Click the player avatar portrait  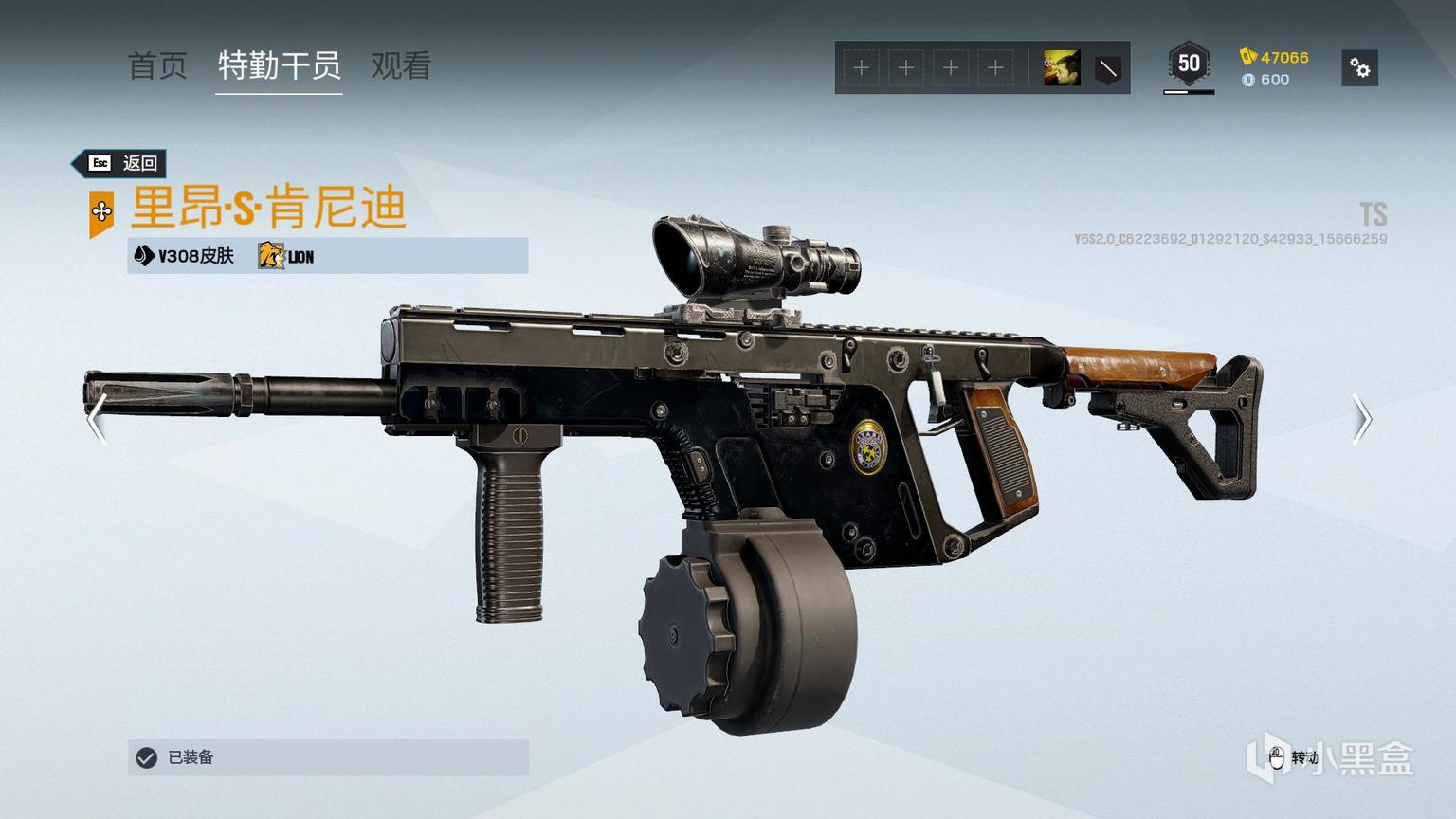click(x=1061, y=68)
